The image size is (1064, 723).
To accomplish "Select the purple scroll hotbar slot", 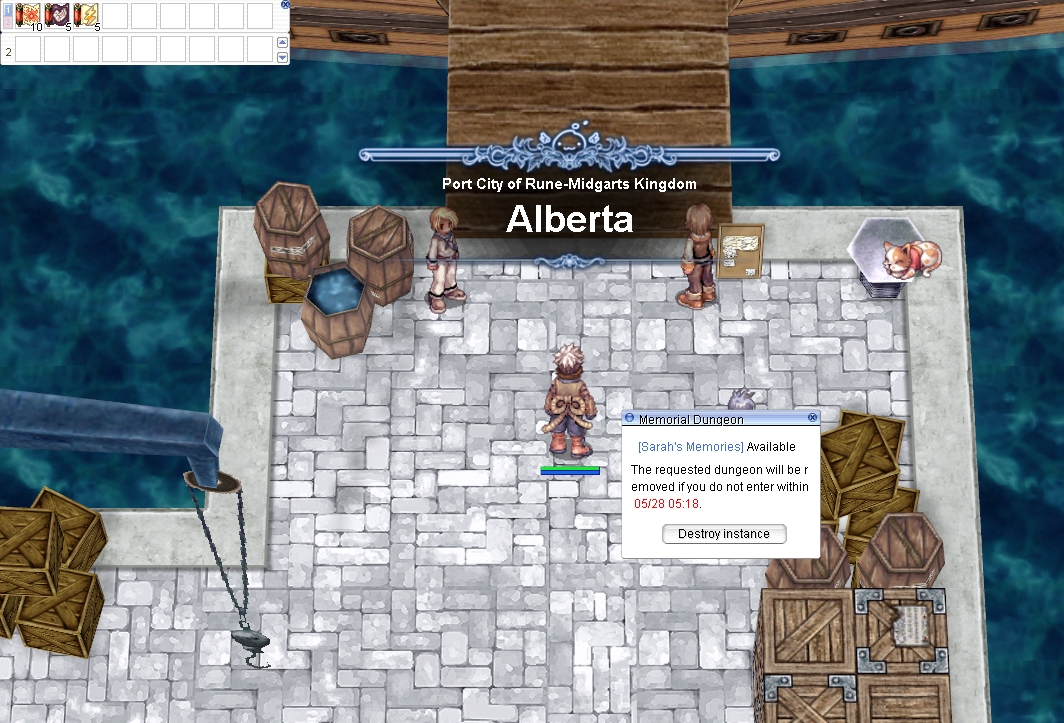I will (57, 16).
